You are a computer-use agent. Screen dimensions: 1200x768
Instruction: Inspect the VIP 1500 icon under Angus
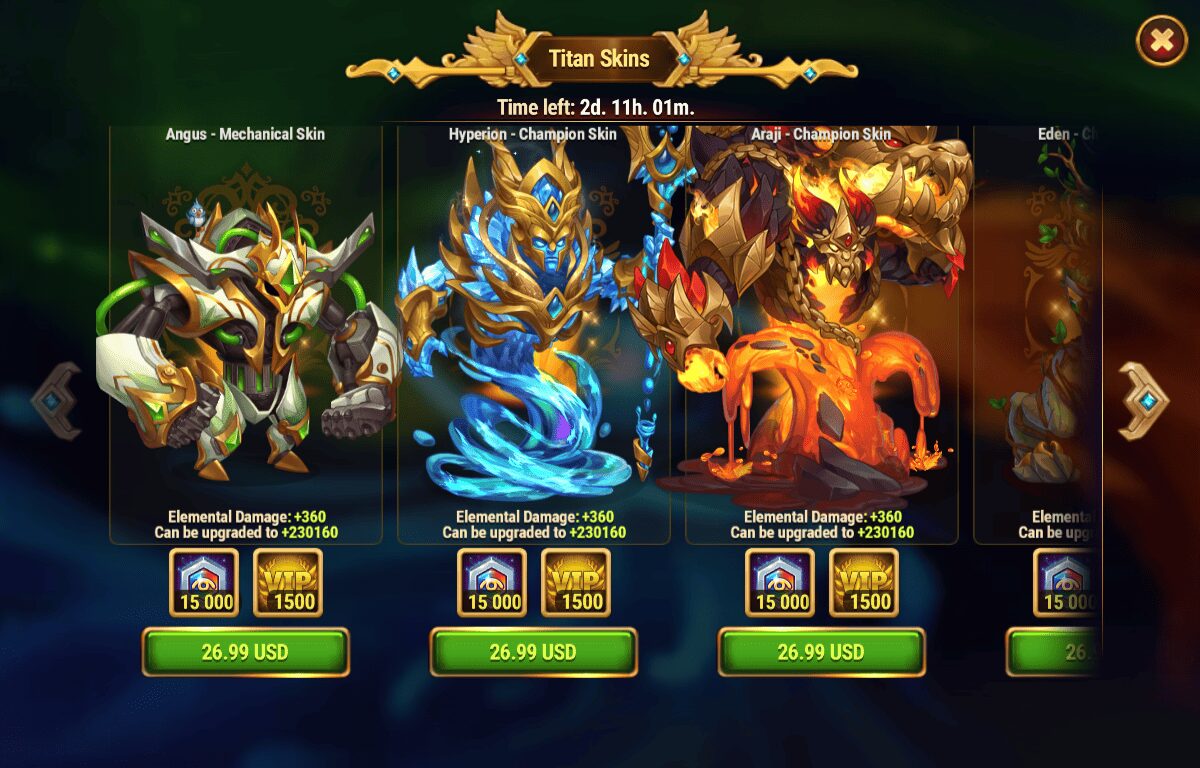(x=288, y=582)
